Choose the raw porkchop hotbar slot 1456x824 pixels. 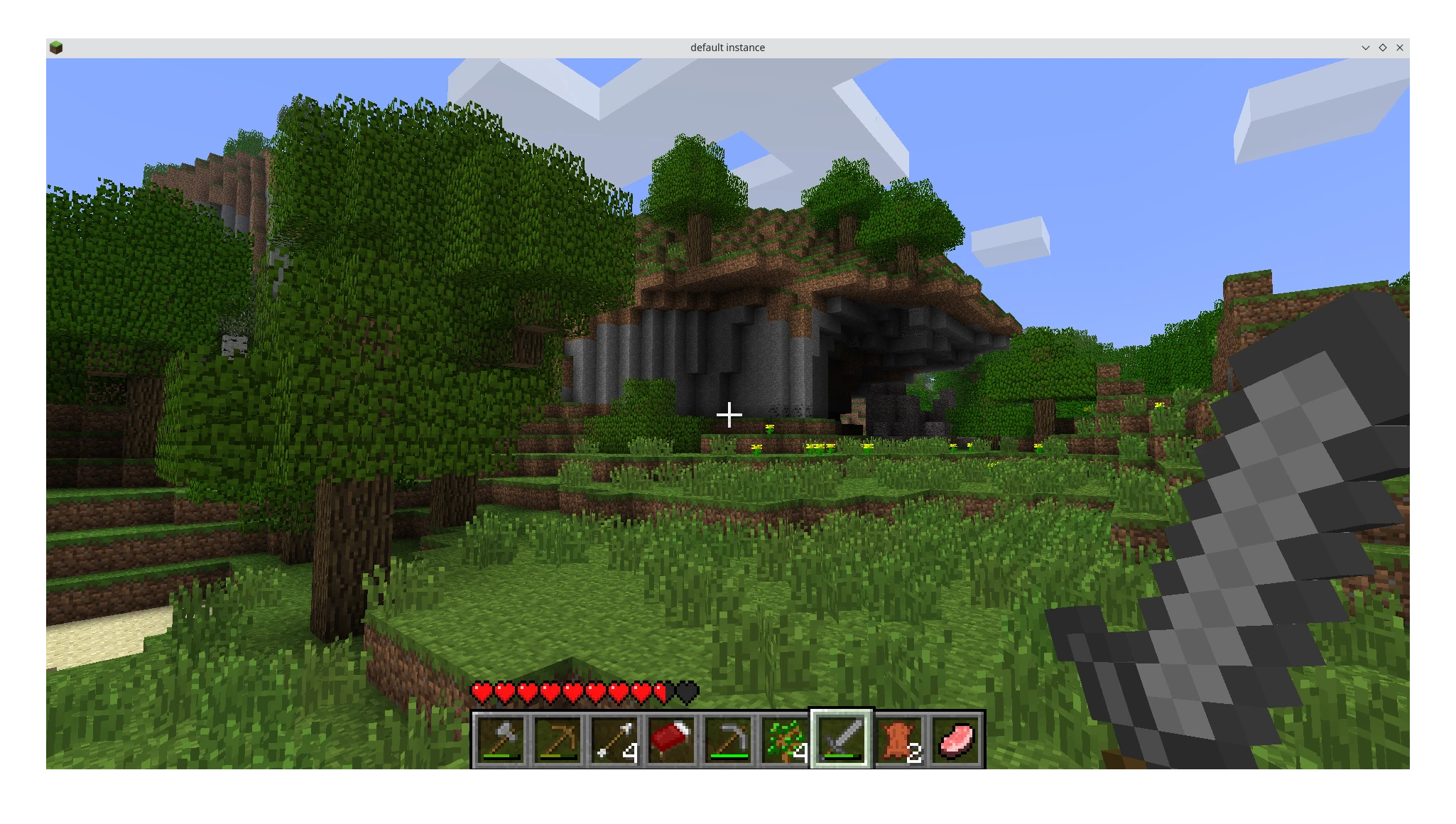(x=955, y=740)
